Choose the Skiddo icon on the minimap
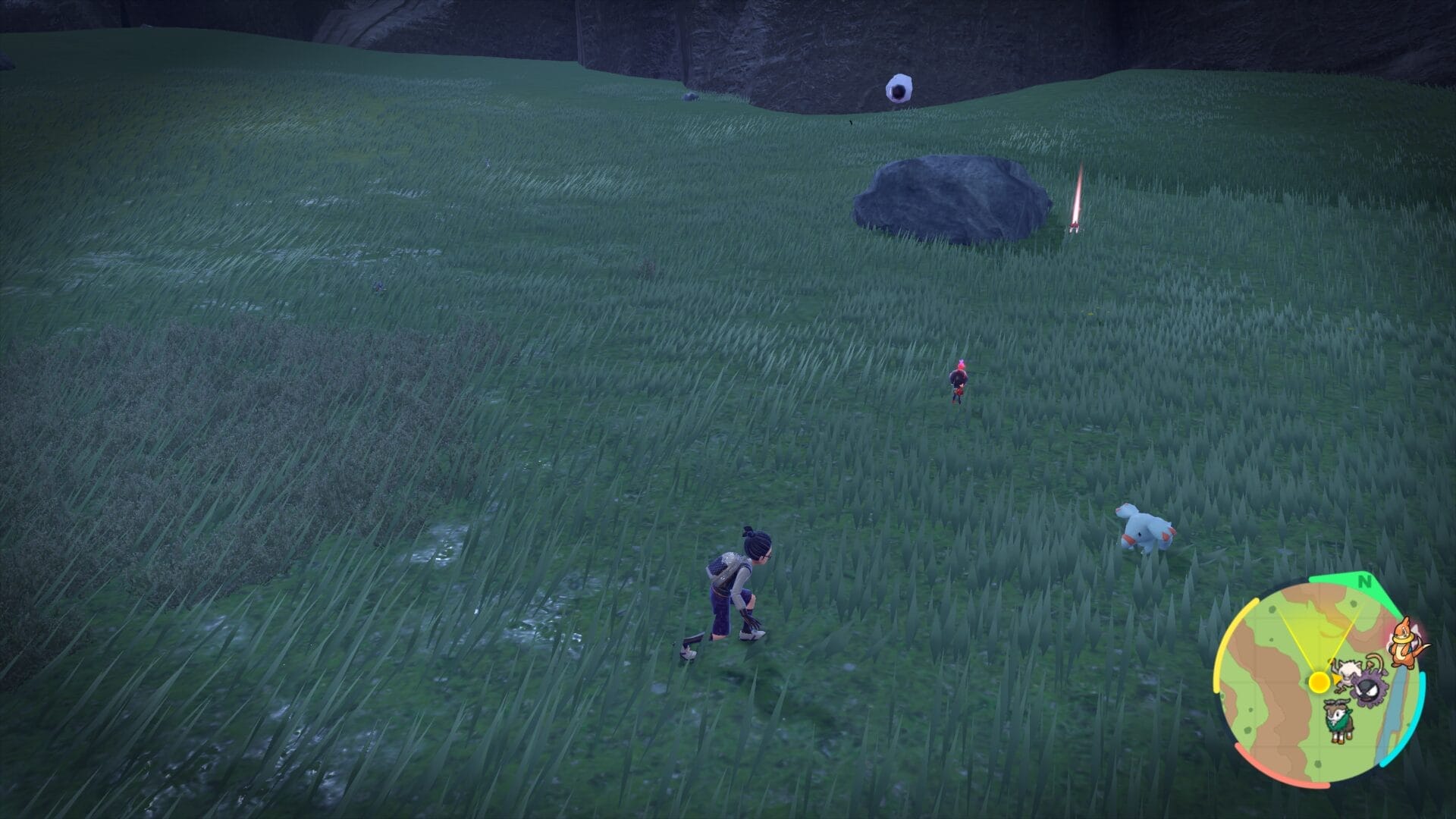Image resolution: width=1456 pixels, height=819 pixels. pos(1338,721)
